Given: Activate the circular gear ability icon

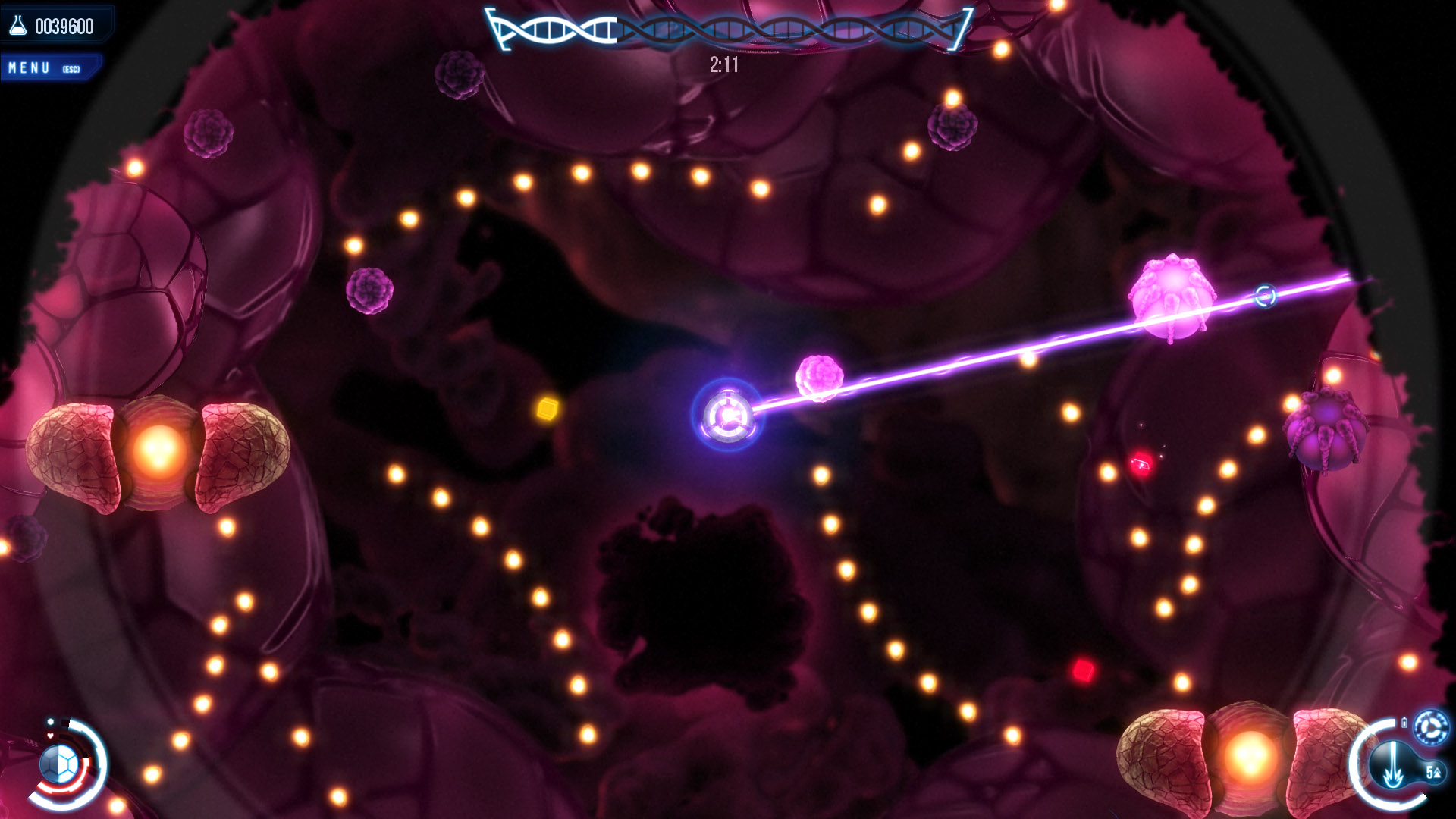Looking at the screenshot, I should click(1431, 728).
